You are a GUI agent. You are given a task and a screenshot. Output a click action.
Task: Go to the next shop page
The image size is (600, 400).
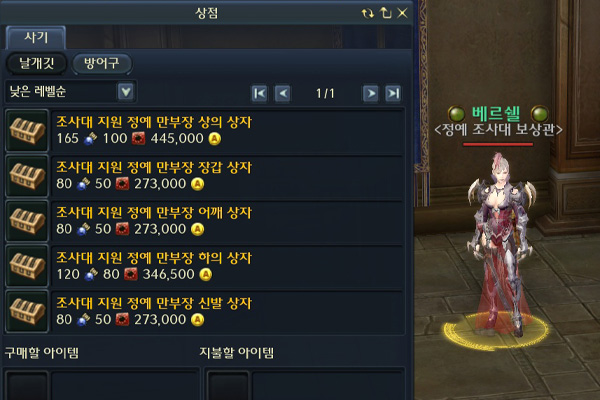pyautogui.click(x=370, y=93)
